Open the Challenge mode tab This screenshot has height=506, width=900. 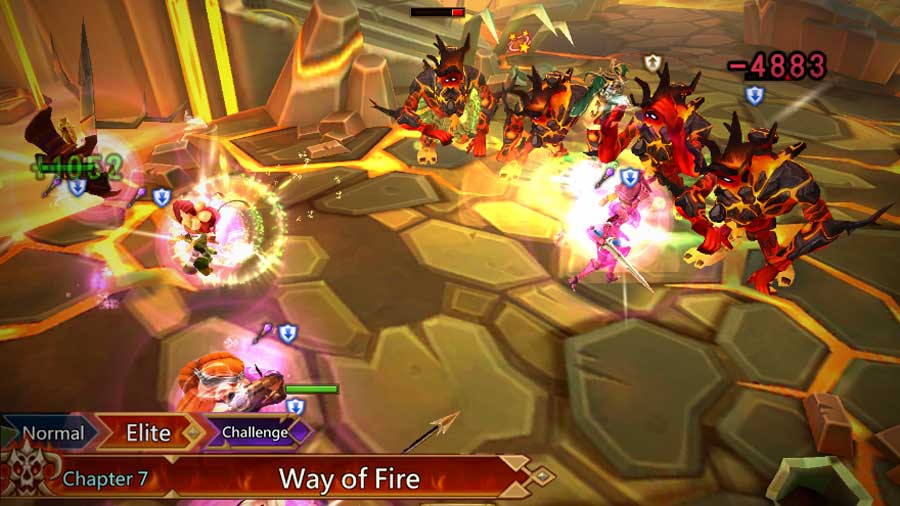(x=255, y=433)
